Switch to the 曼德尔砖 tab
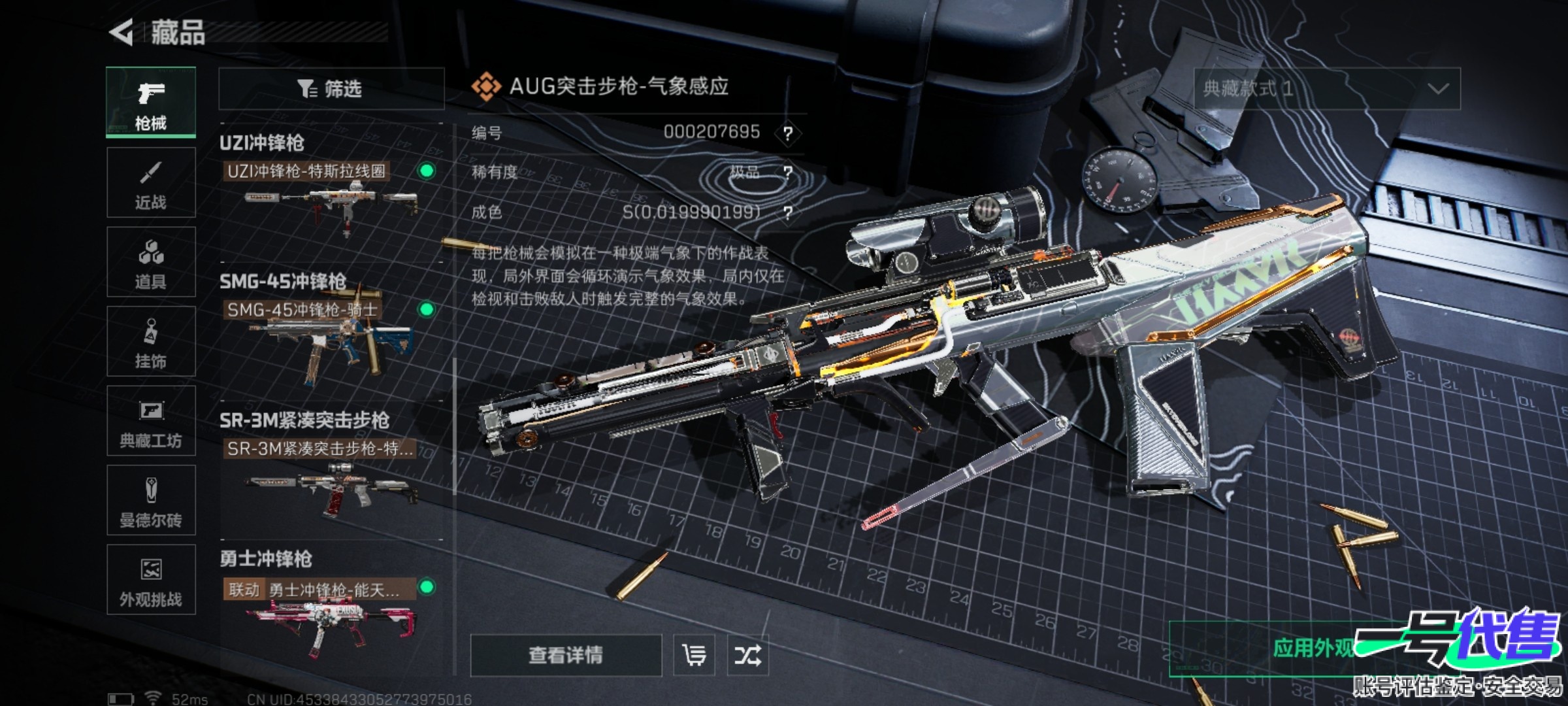The width and height of the screenshot is (1568, 706). click(151, 501)
